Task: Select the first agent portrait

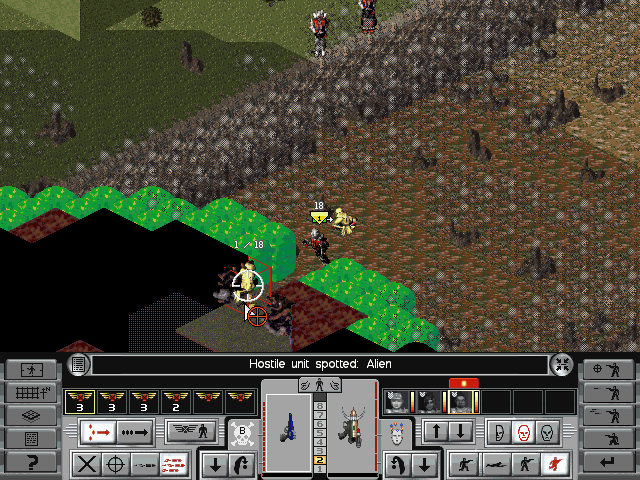Action: (397, 402)
